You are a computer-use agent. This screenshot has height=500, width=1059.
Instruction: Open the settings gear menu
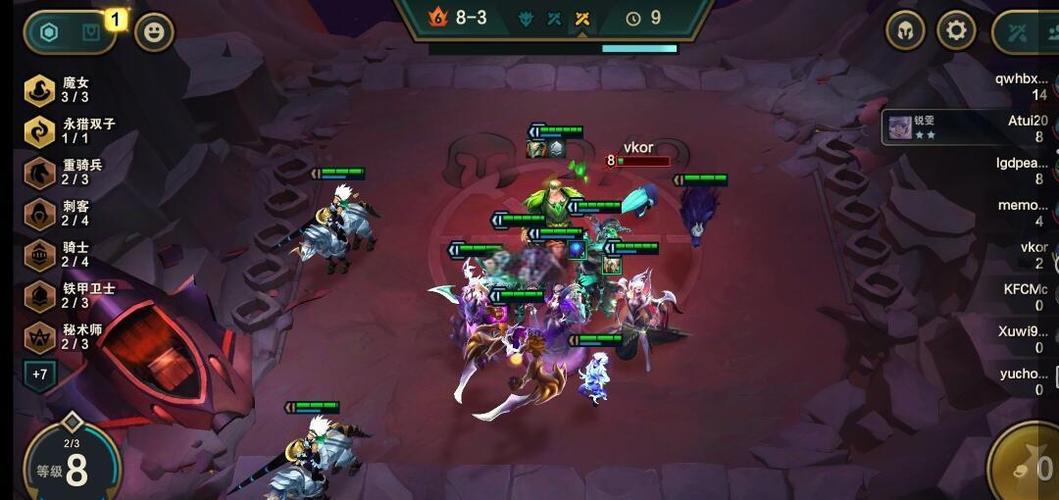(x=956, y=31)
